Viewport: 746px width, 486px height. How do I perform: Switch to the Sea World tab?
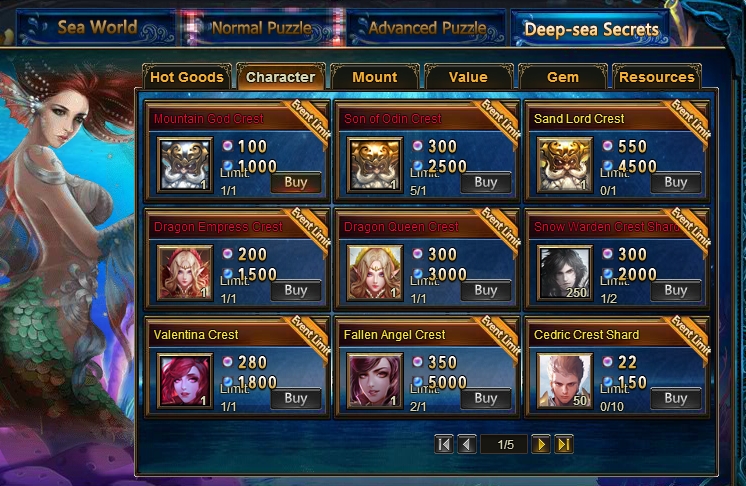pos(97,28)
